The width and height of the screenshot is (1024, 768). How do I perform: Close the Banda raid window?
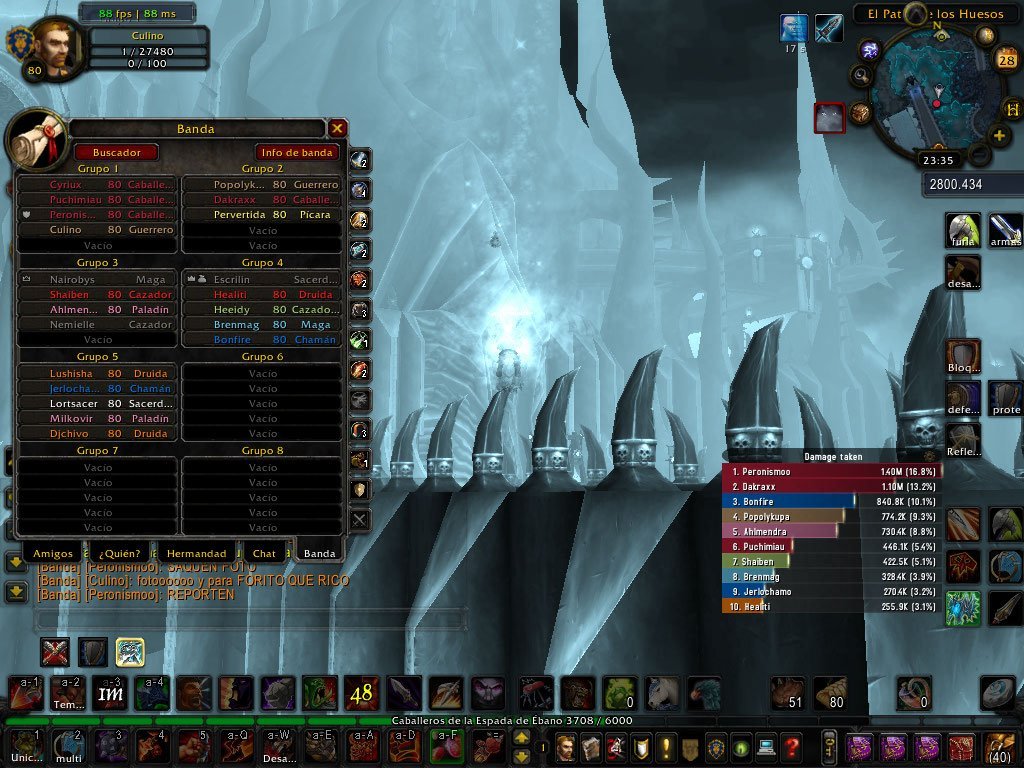pos(338,128)
